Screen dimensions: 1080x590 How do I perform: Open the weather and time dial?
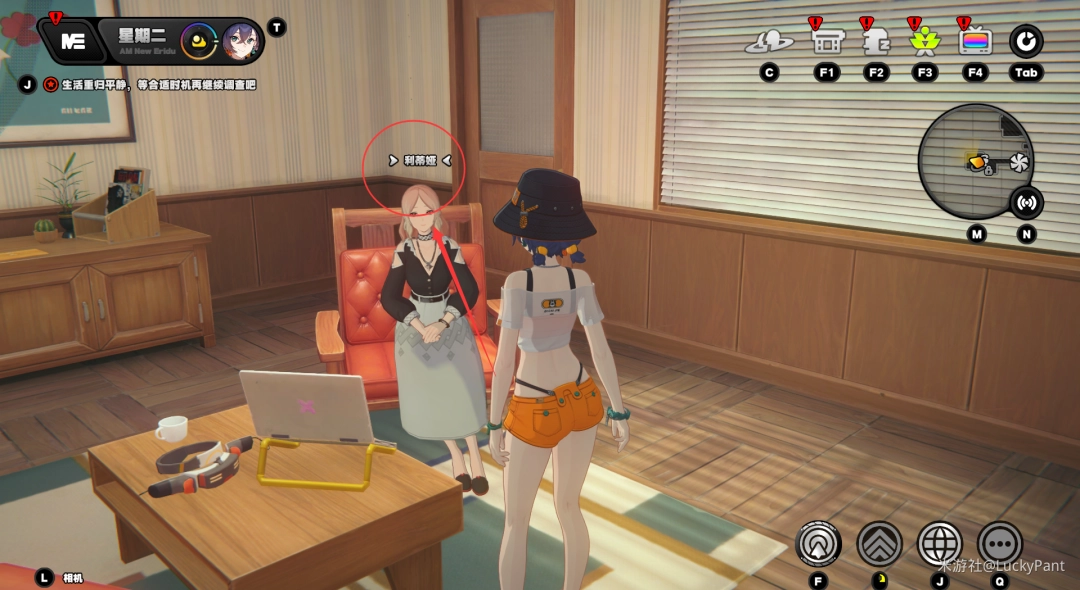tap(202, 41)
